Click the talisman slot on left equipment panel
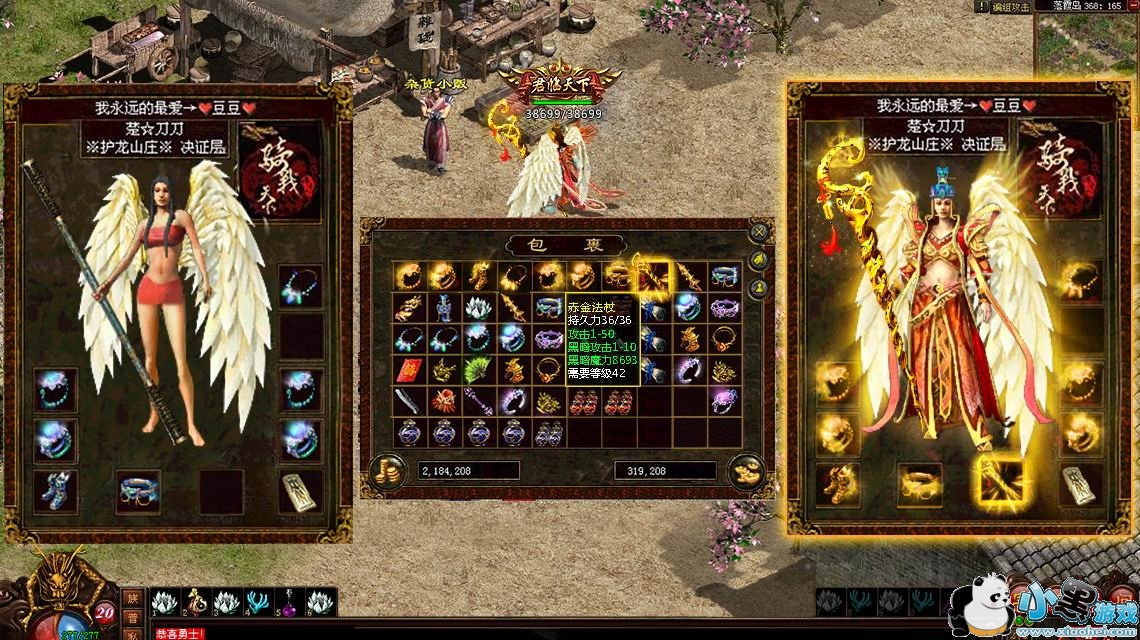The width and height of the screenshot is (1140, 640). [x=300, y=490]
